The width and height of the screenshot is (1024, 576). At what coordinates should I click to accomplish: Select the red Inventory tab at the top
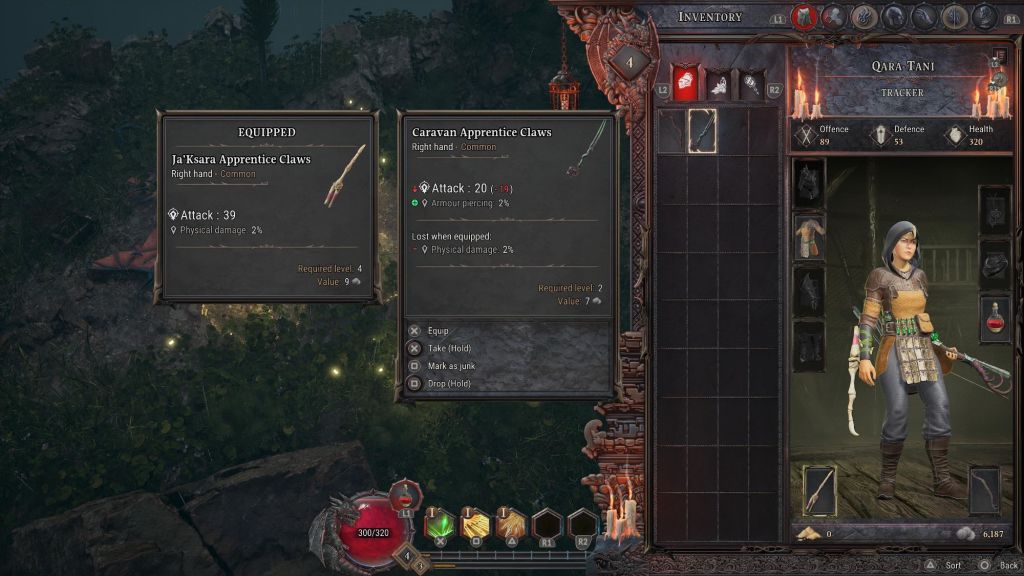tap(805, 17)
